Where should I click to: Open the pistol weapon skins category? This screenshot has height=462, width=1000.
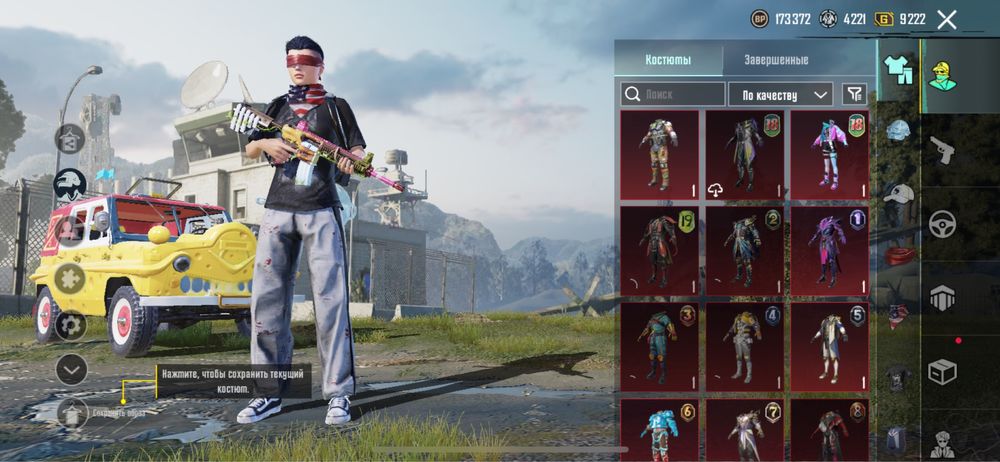pyautogui.click(x=942, y=150)
